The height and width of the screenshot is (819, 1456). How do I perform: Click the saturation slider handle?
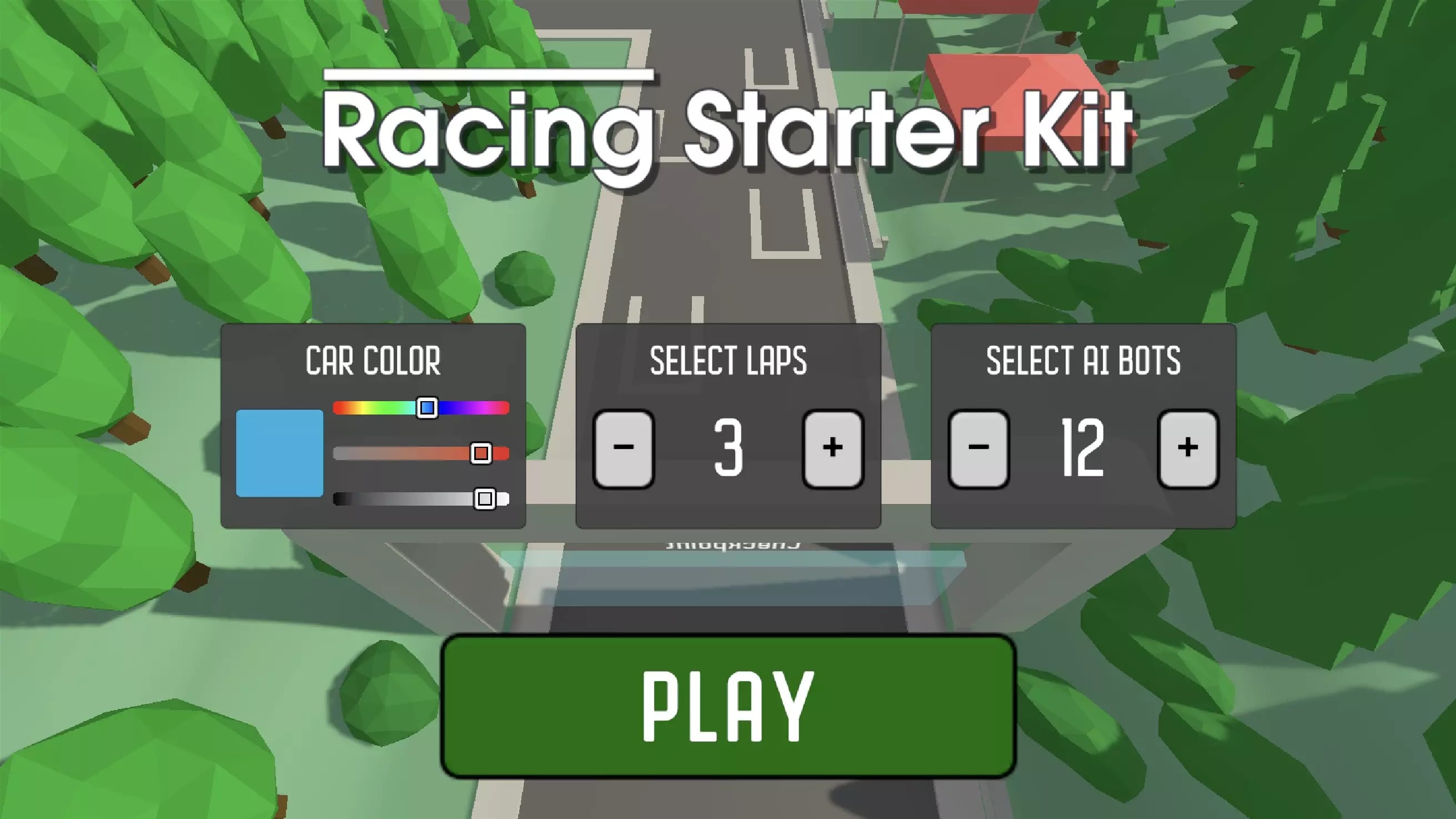pos(480,452)
